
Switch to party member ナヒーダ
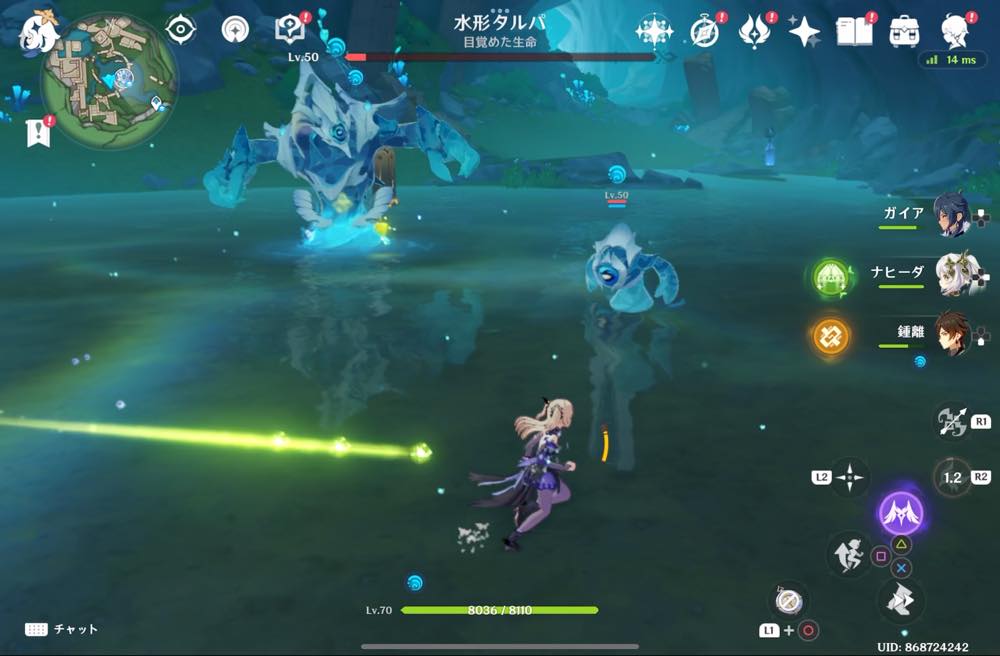click(950, 274)
